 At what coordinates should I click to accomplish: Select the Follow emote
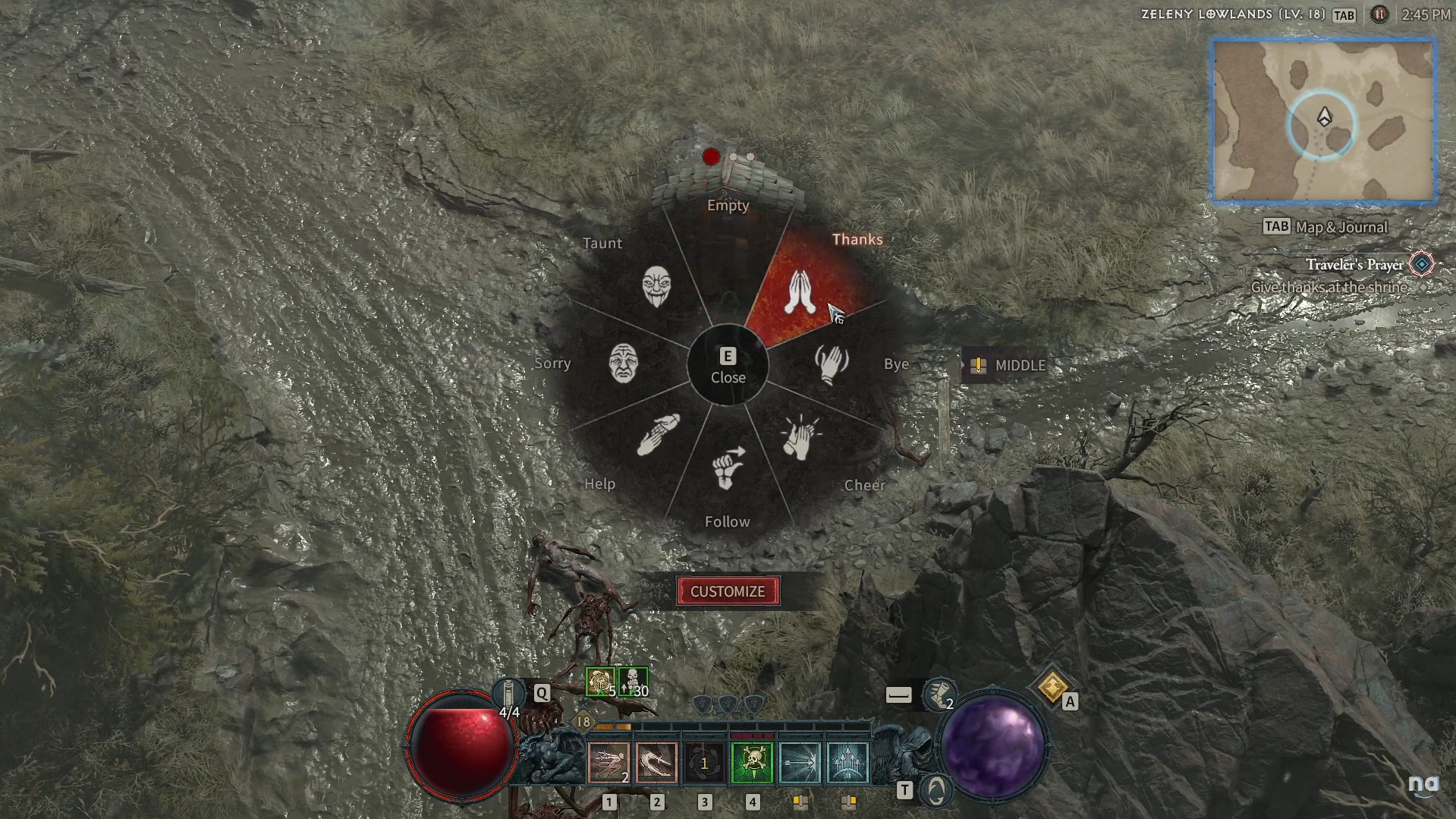pos(727,468)
